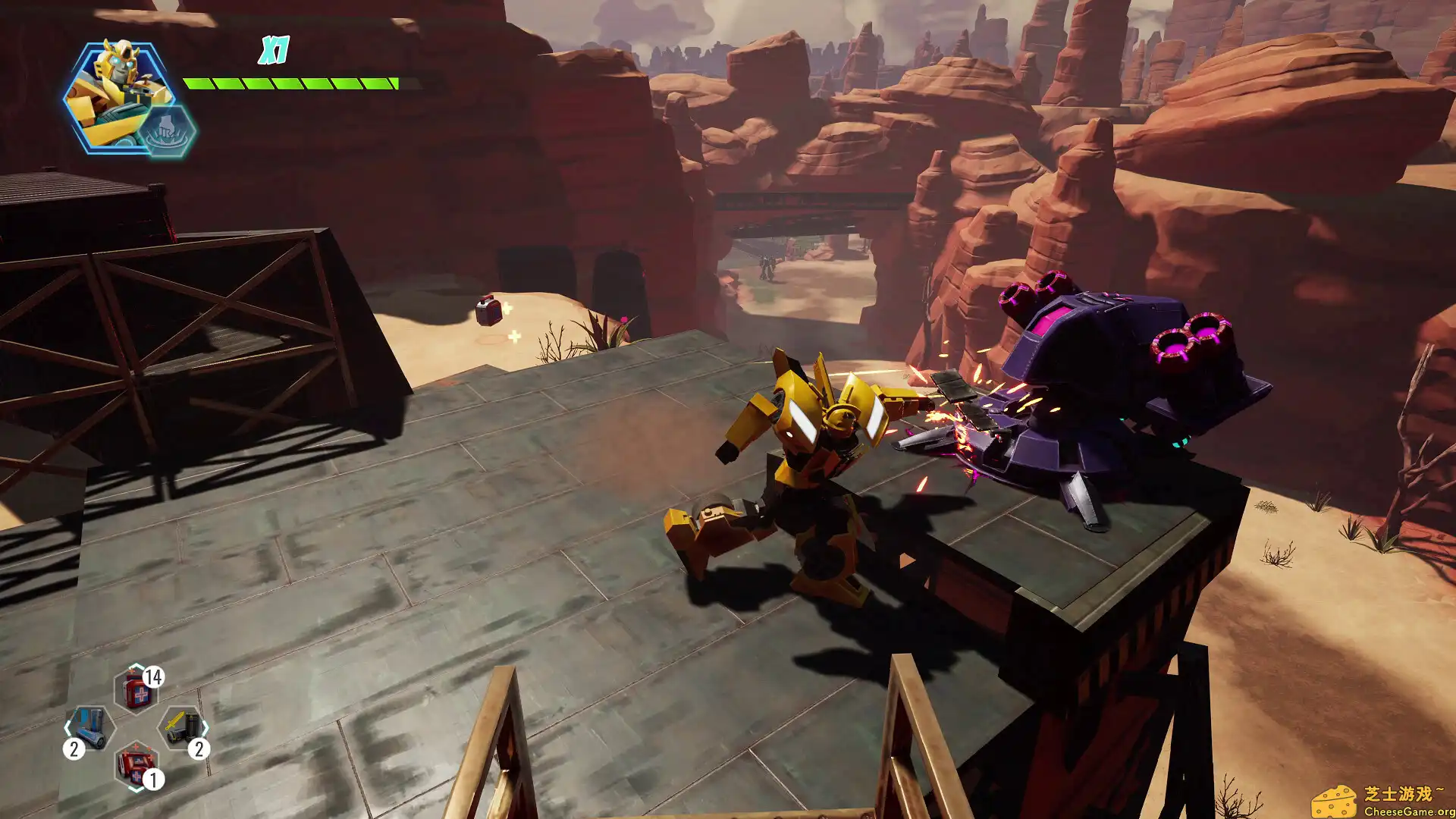Click the downward chevron below the repair kit
Screen dimensions: 1456x819
coord(136,789)
